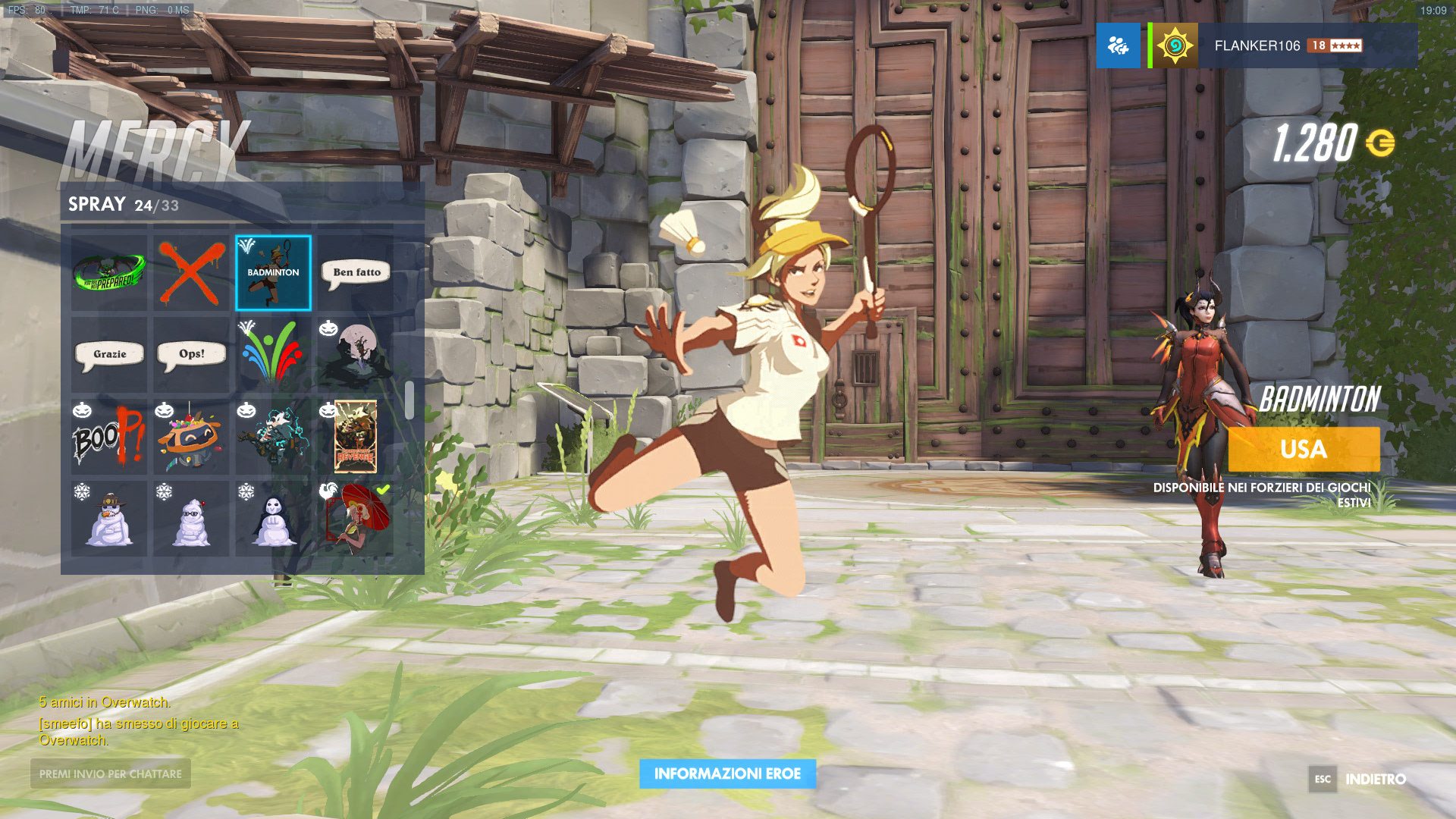Screen dimensions: 1456x819
Task: Select the colorful fireworks spray
Action: coord(273,354)
